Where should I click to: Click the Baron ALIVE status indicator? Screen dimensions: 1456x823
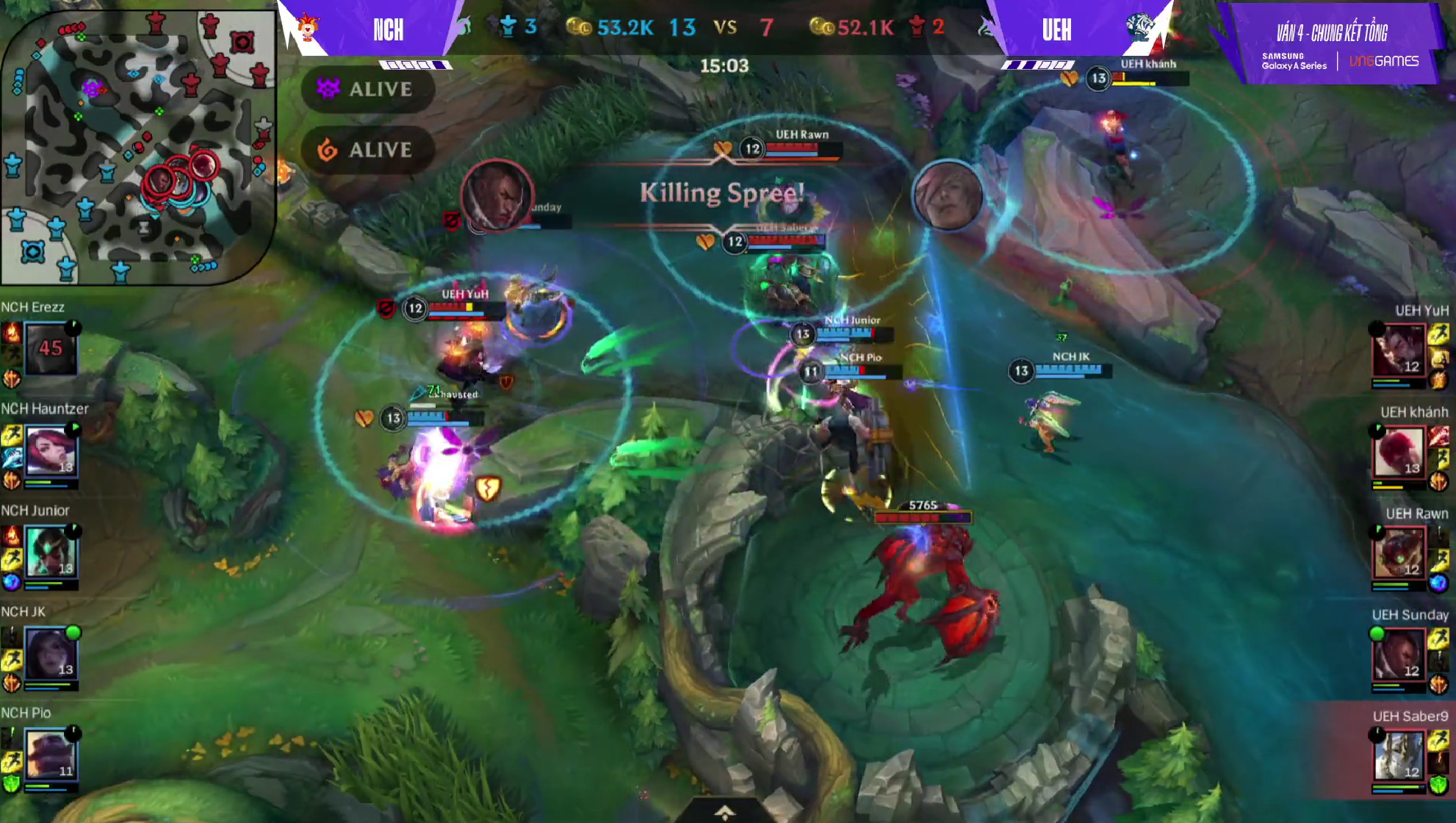click(367, 90)
